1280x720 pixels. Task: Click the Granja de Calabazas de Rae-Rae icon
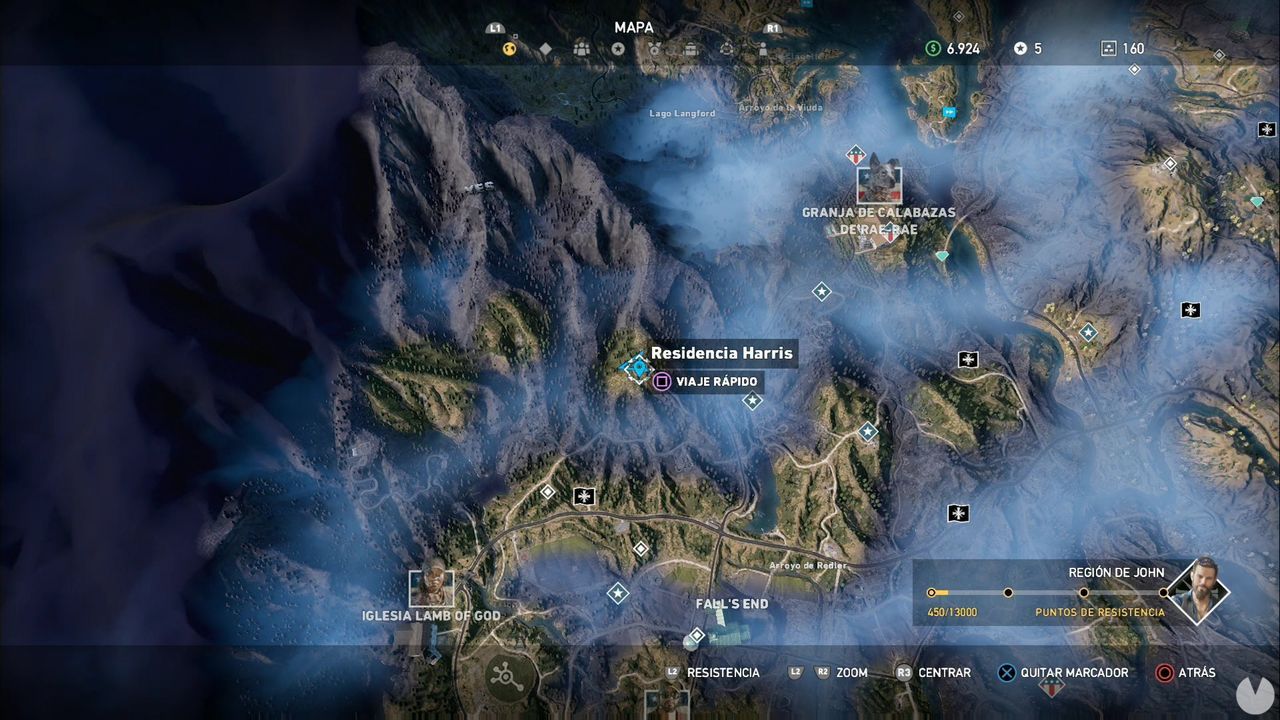pos(881,186)
